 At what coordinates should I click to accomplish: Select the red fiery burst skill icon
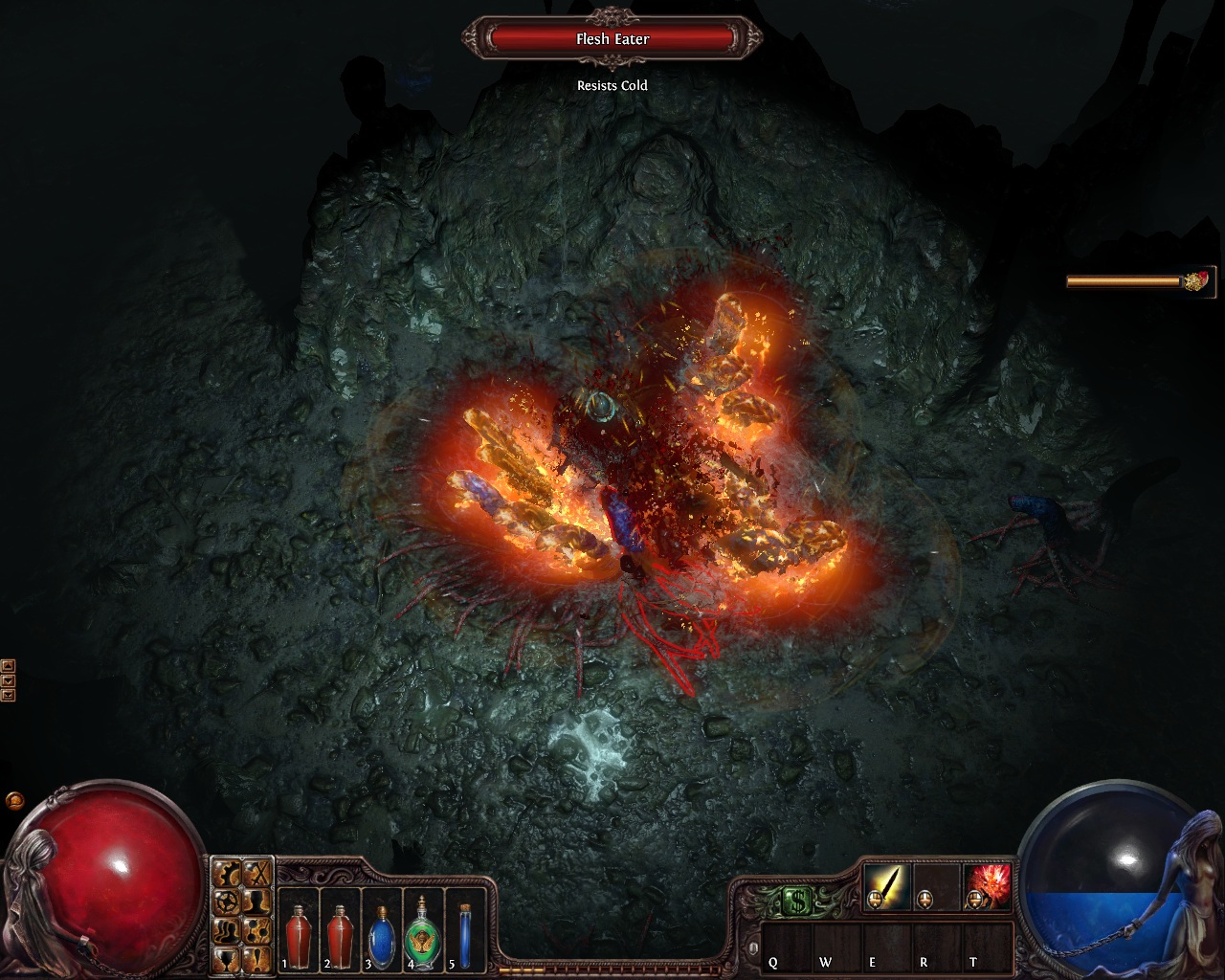pos(987,885)
